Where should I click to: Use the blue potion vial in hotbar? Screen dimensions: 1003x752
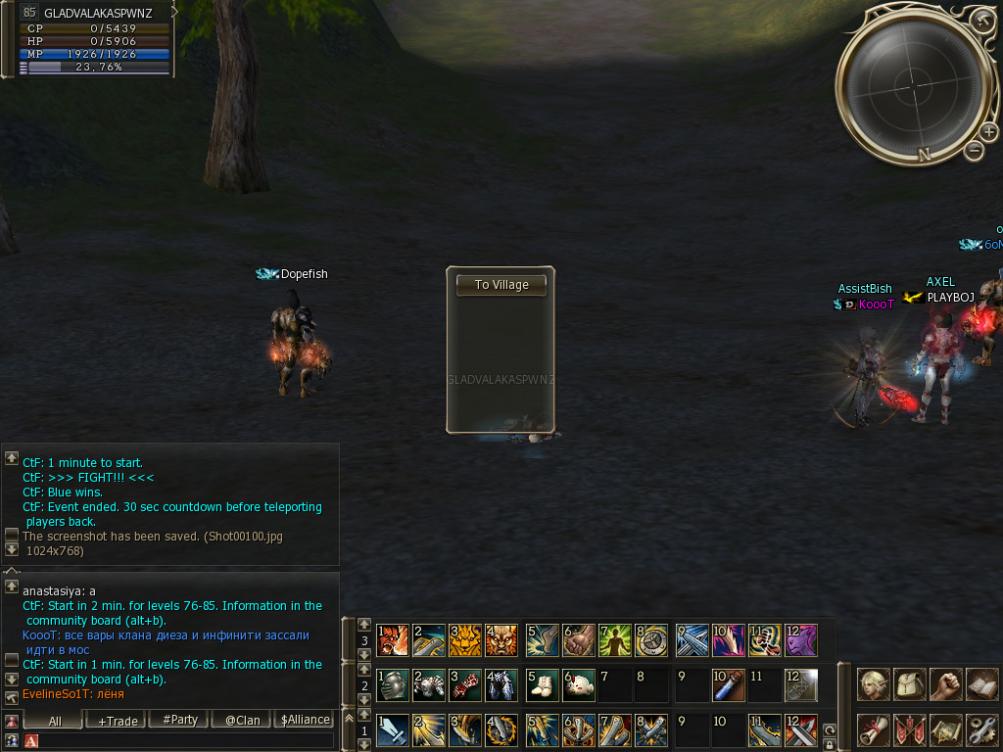pyautogui.click(x=727, y=685)
